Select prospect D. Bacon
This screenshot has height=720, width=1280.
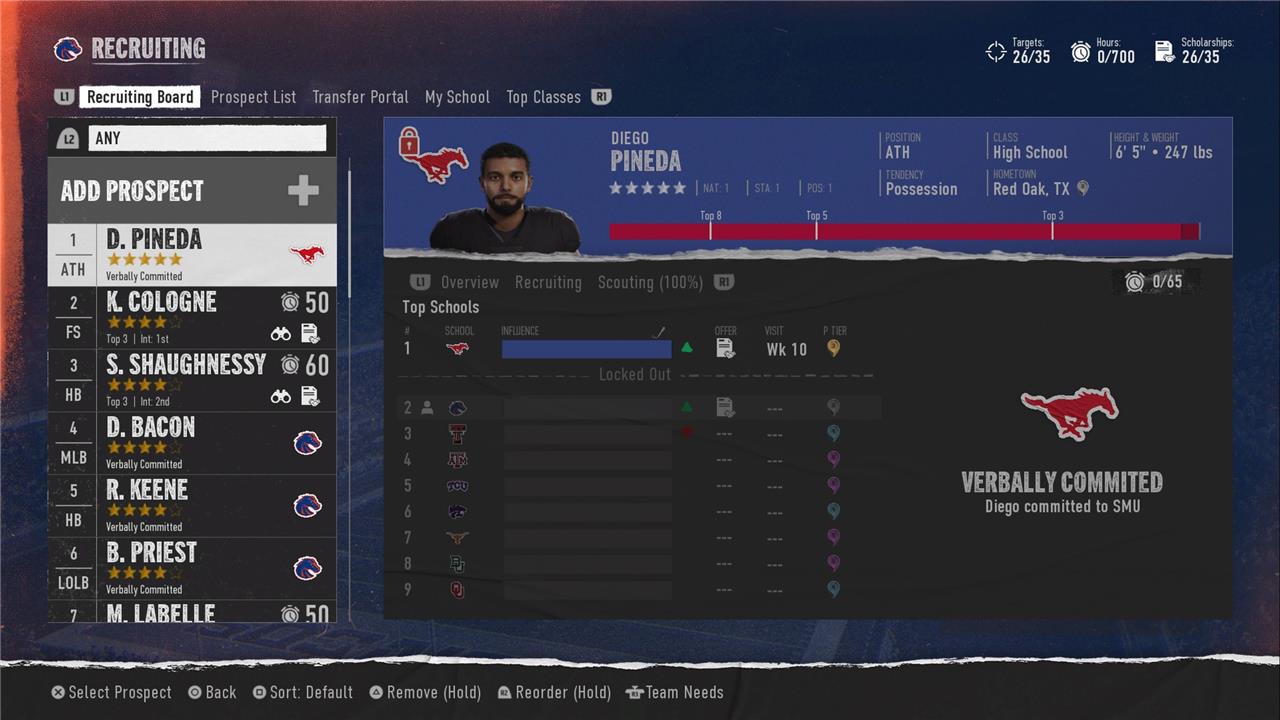[x=192, y=443]
